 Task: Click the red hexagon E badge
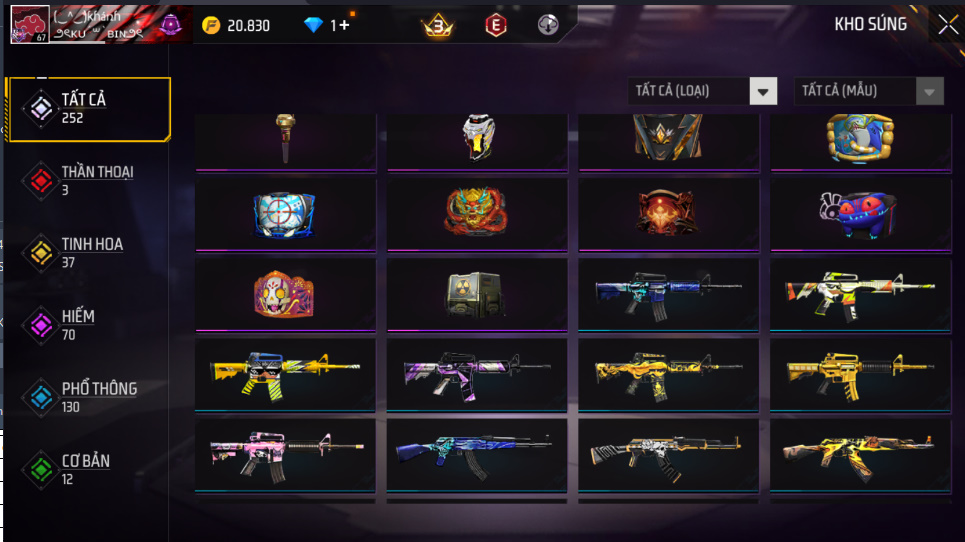[495, 26]
